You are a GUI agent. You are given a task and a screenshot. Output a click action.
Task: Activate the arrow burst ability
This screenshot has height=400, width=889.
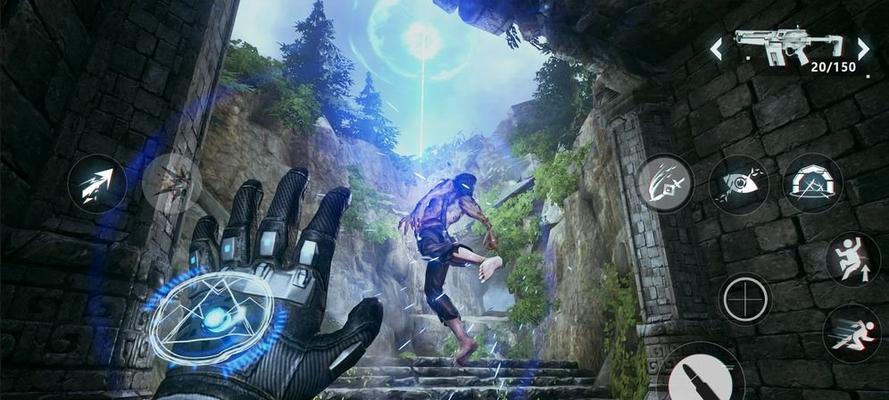point(97,184)
